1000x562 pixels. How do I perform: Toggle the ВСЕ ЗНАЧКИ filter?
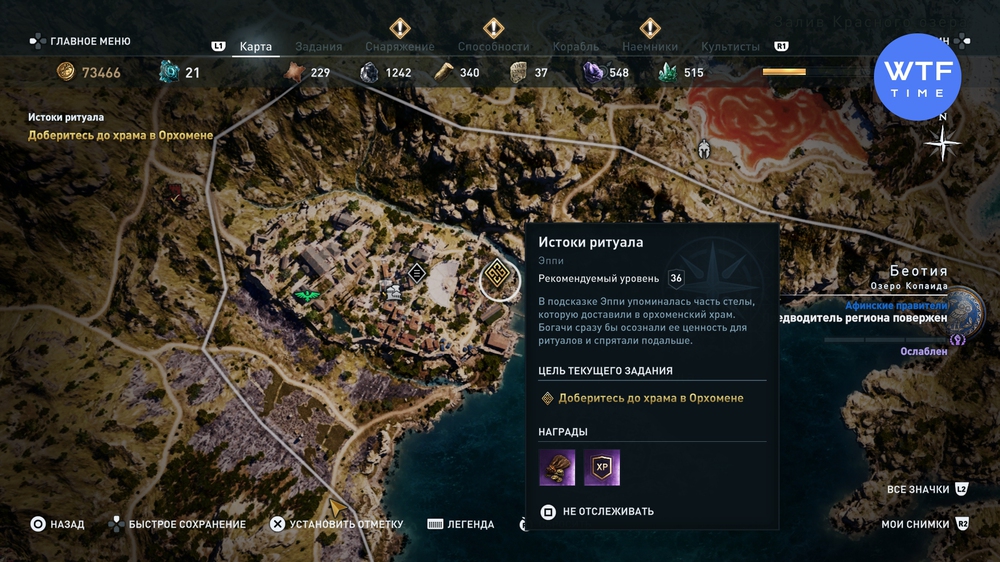(x=918, y=490)
